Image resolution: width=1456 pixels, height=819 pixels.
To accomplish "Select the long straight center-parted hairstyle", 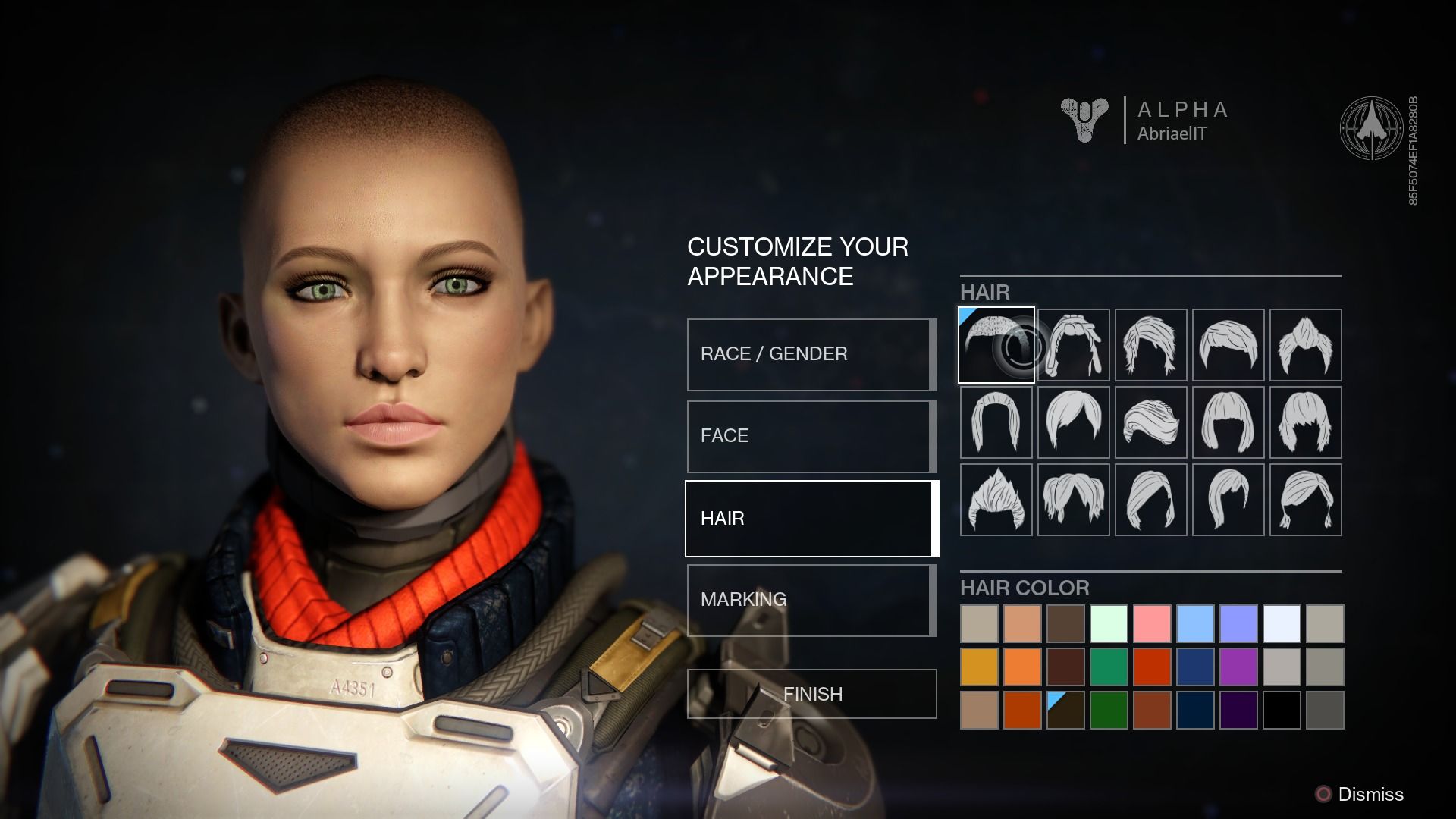I will pyautogui.click(x=995, y=422).
